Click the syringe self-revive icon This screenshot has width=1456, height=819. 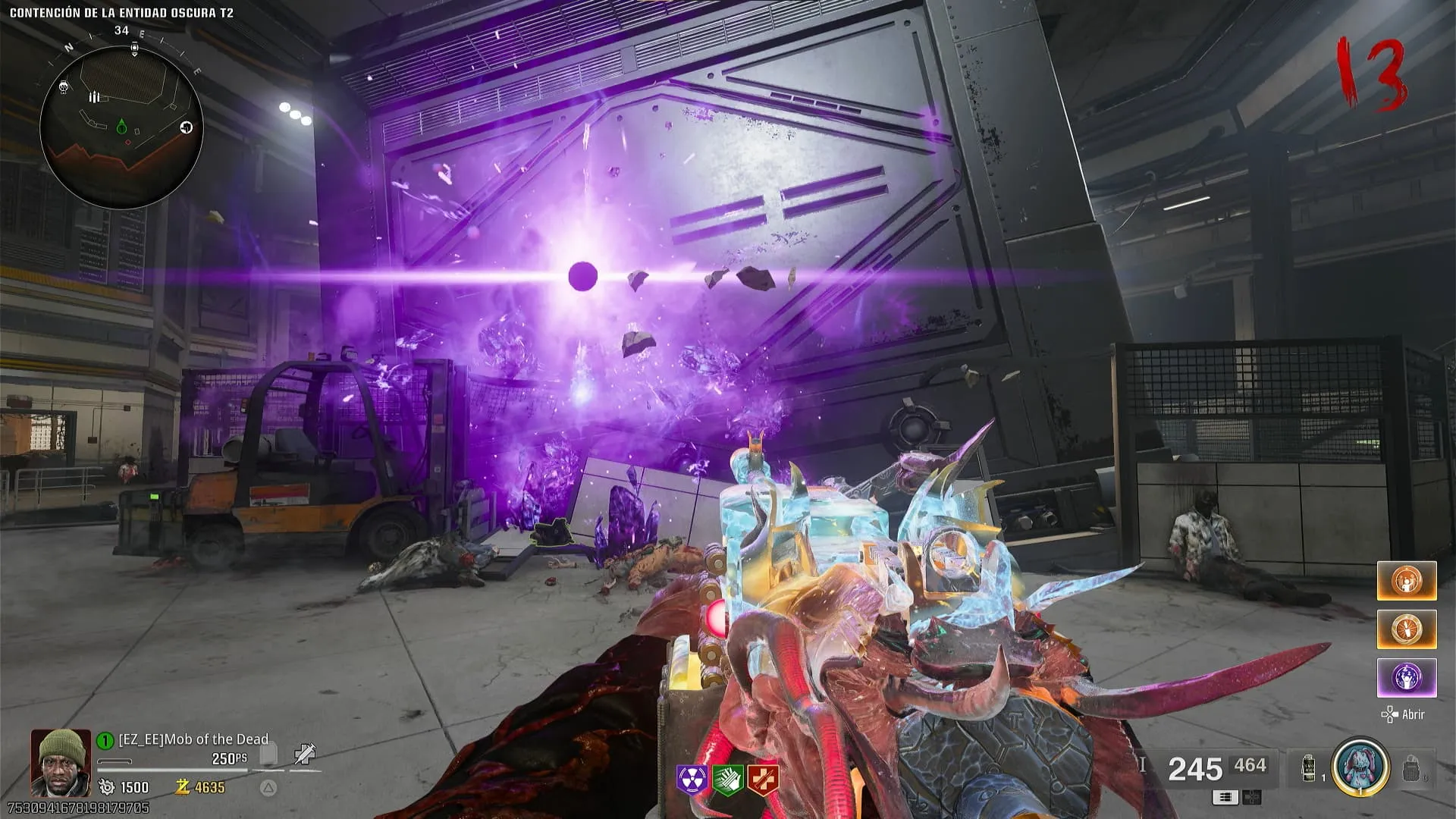[304, 754]
